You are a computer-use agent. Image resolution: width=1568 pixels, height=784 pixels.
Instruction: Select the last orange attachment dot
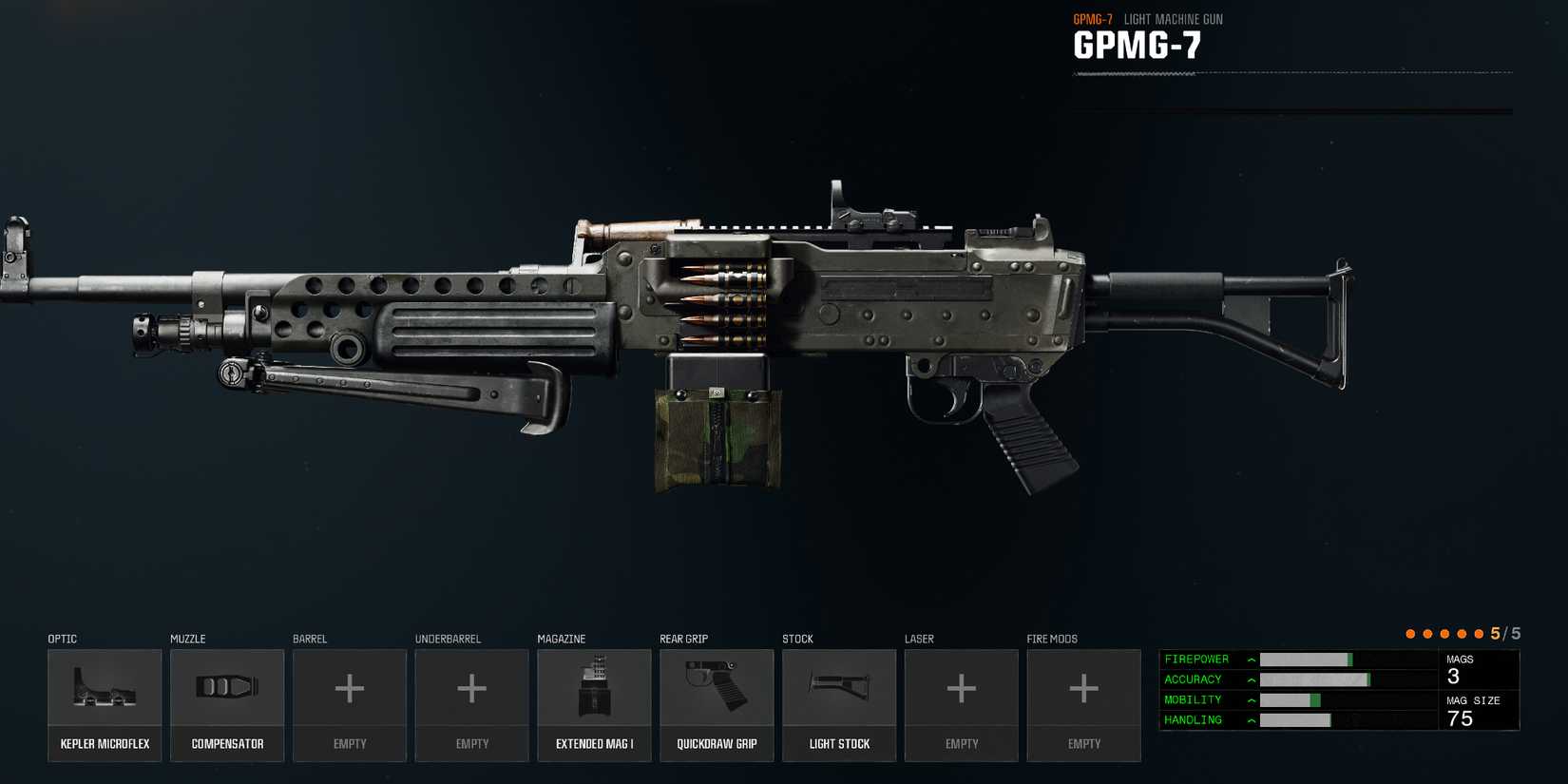(x=1479, y=632)
